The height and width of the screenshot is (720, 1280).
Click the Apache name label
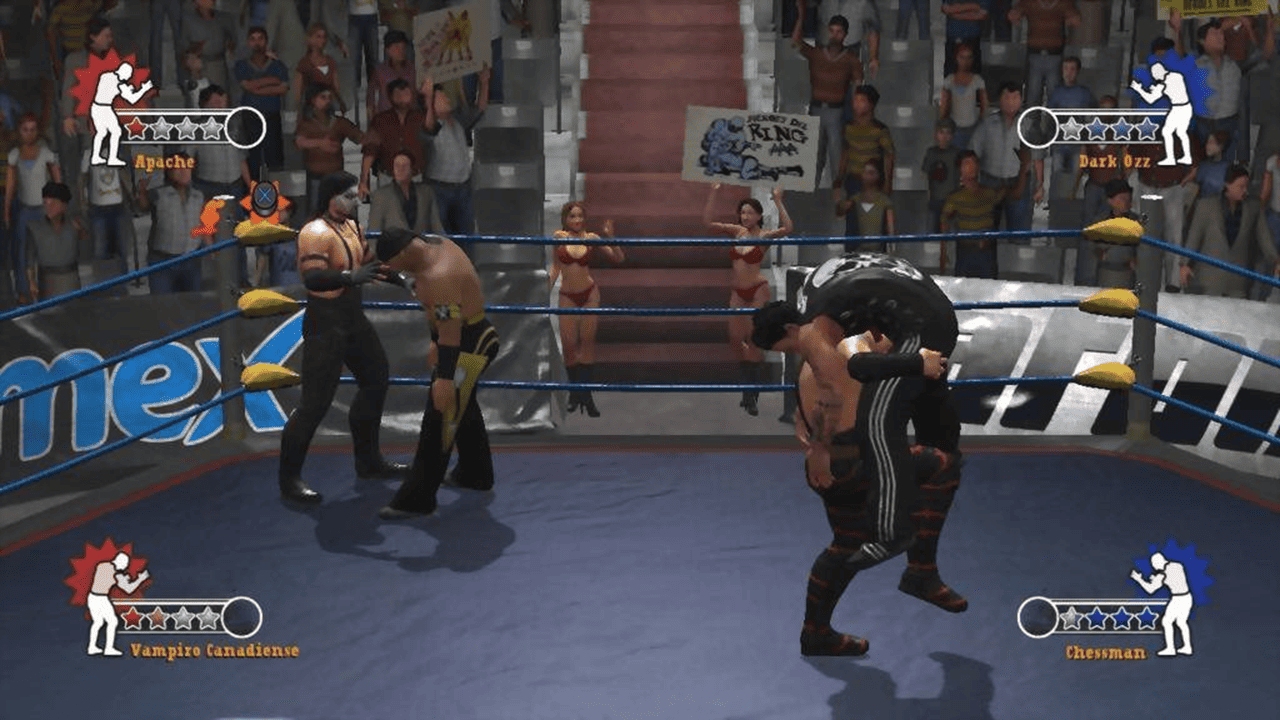click(x=164, y=160)
